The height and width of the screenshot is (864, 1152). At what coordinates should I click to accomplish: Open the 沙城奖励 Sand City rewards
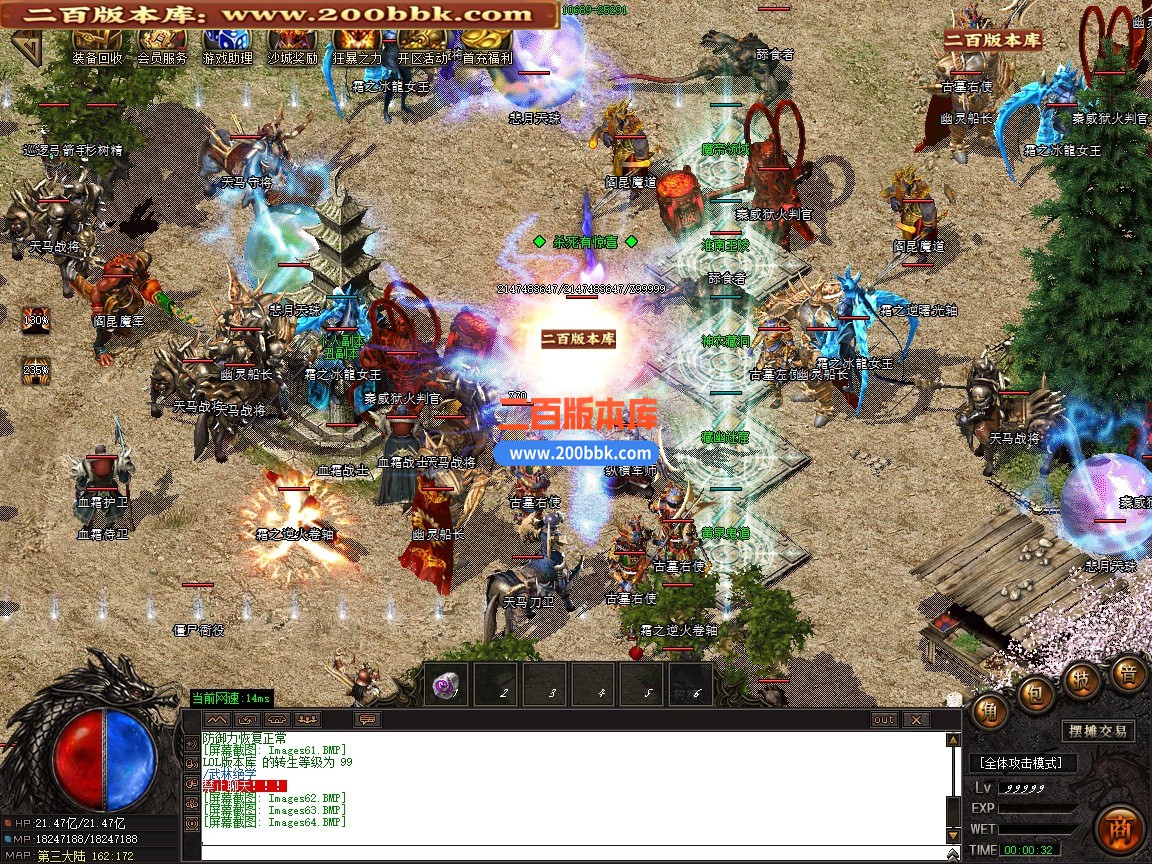pyautogui.click(x=292, y=45)
